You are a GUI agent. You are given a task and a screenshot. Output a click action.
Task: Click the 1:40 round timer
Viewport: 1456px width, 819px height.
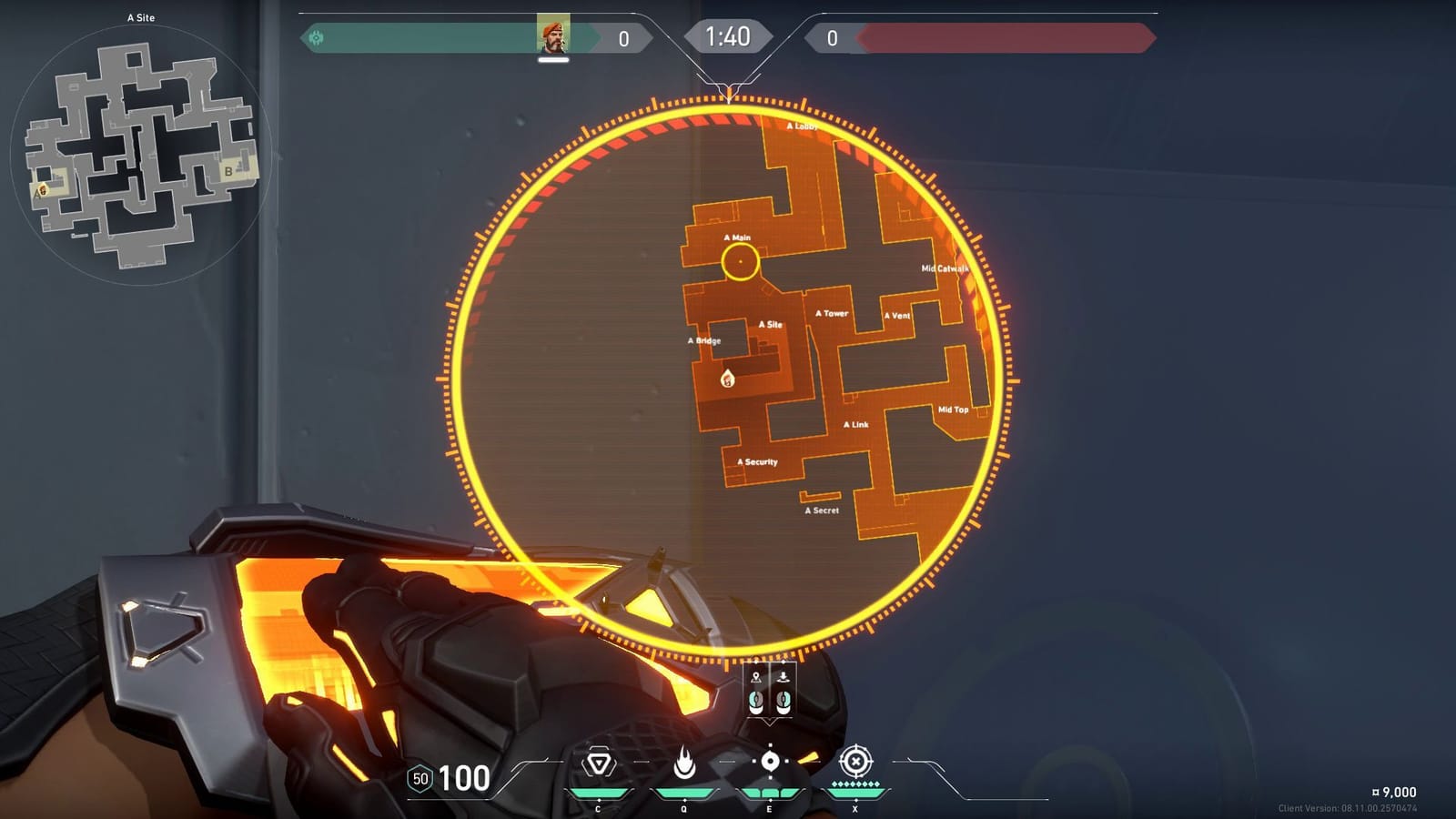729,37
